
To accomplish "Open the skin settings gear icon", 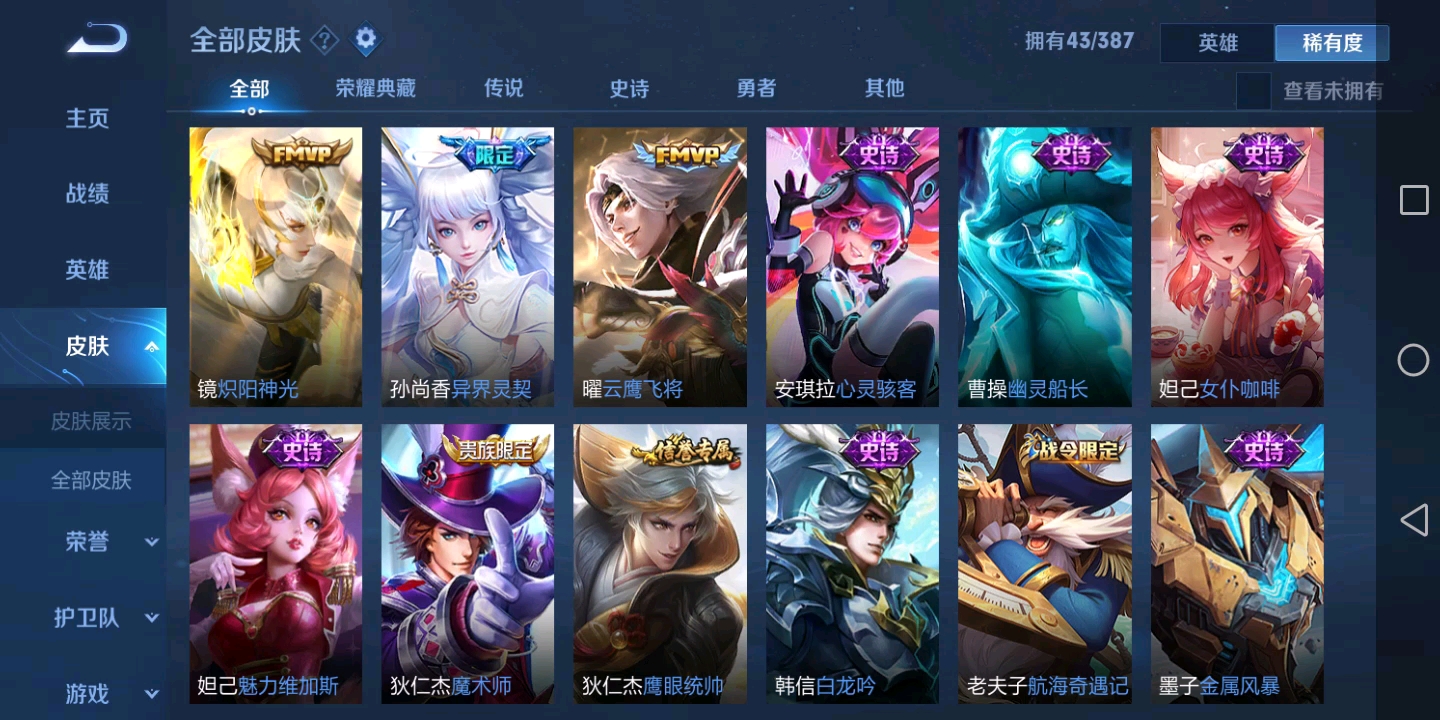I will coord(366,39).
